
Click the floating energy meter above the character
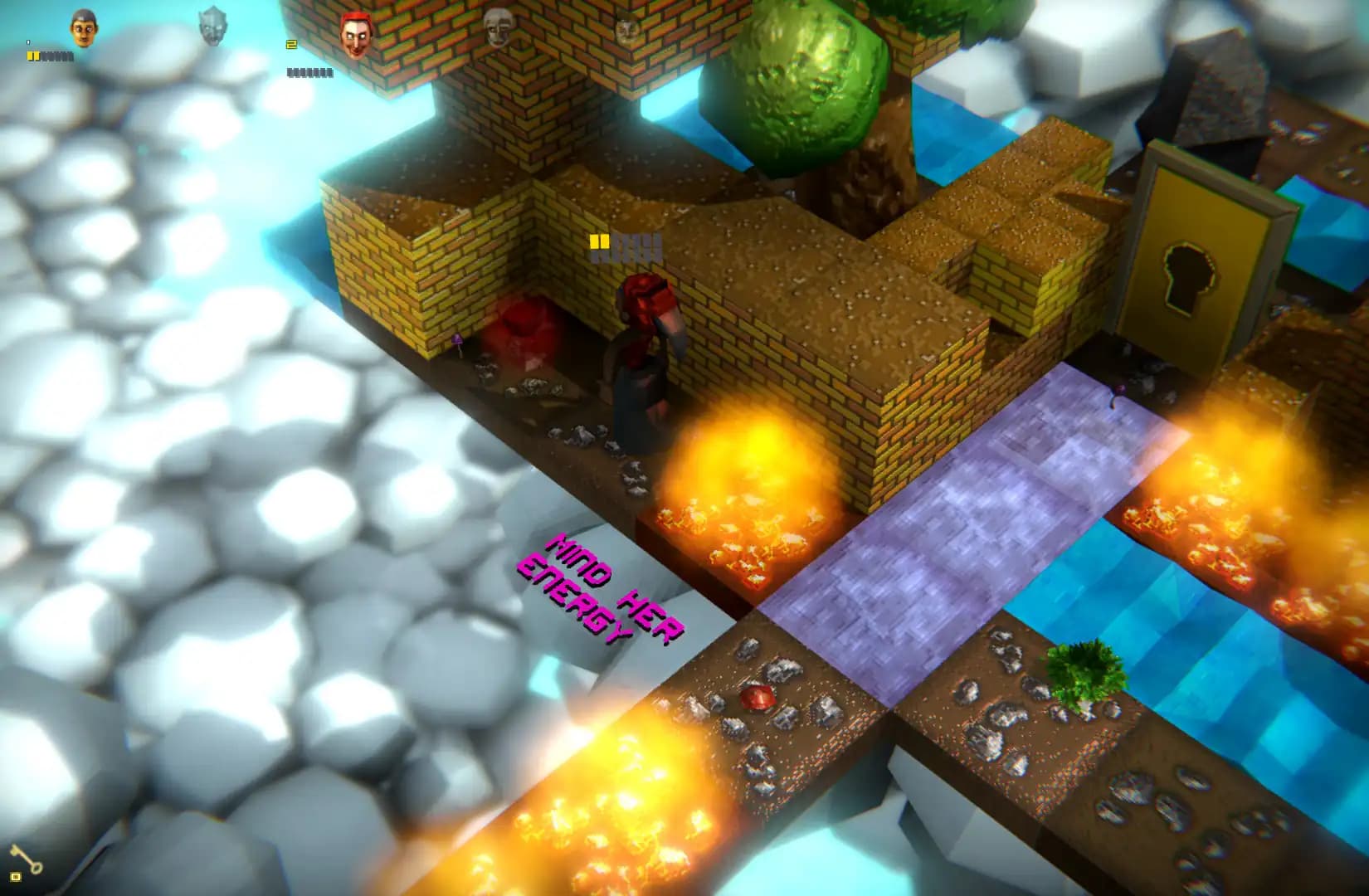tap(626, 243)
